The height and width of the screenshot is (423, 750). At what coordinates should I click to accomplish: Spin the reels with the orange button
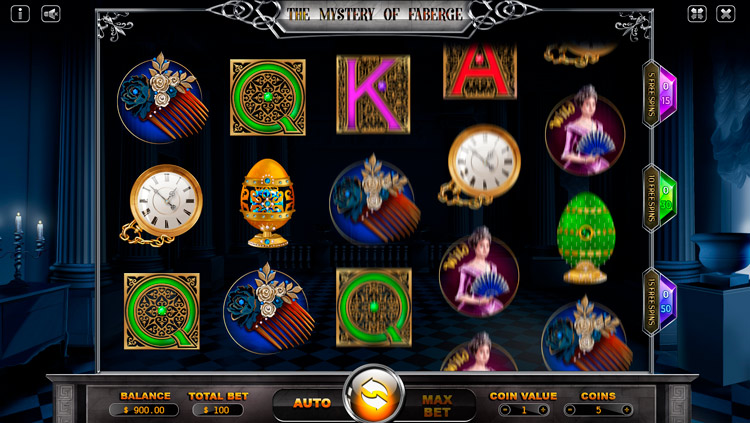[374, 396]
